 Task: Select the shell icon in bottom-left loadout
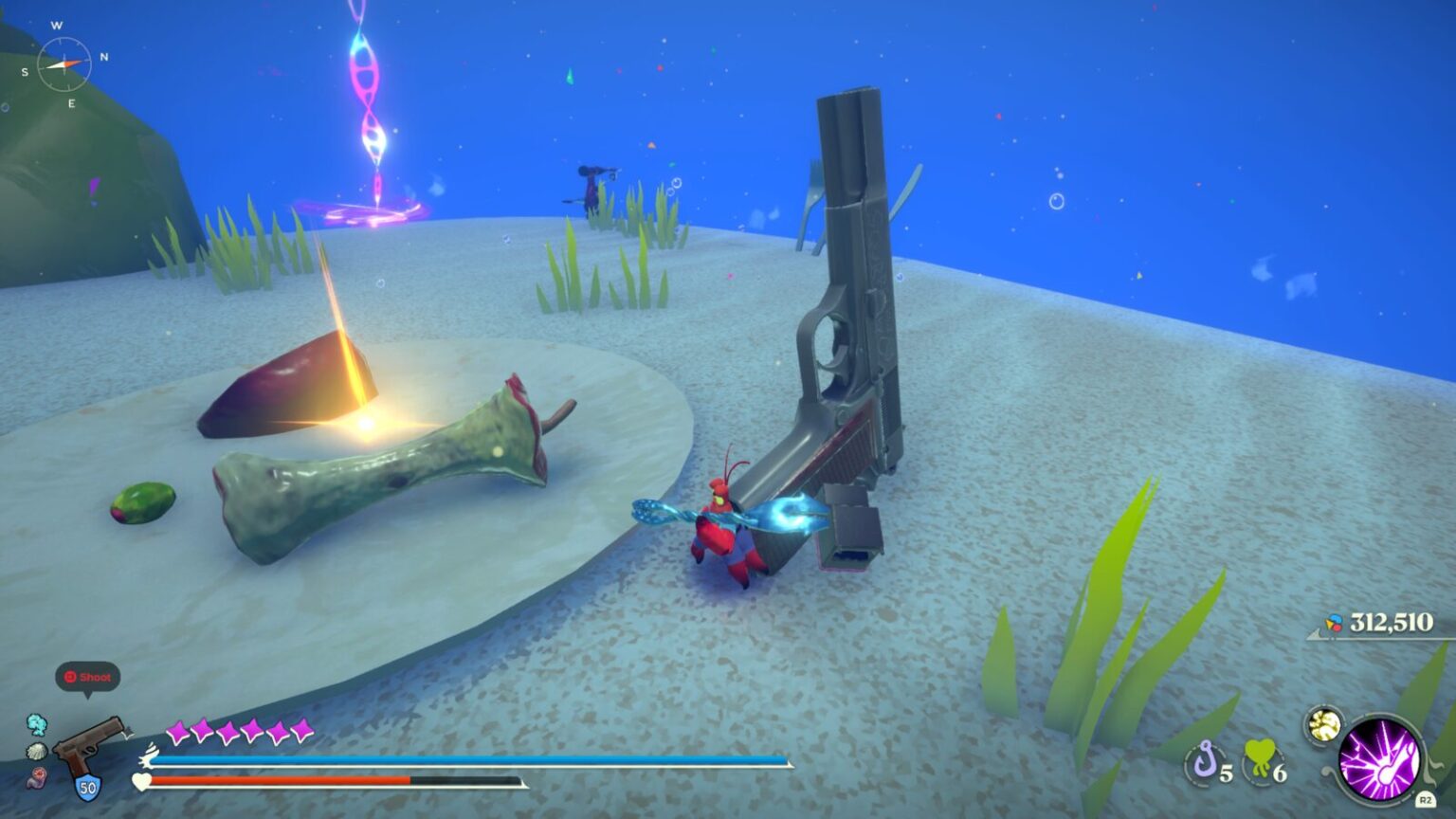38,750
